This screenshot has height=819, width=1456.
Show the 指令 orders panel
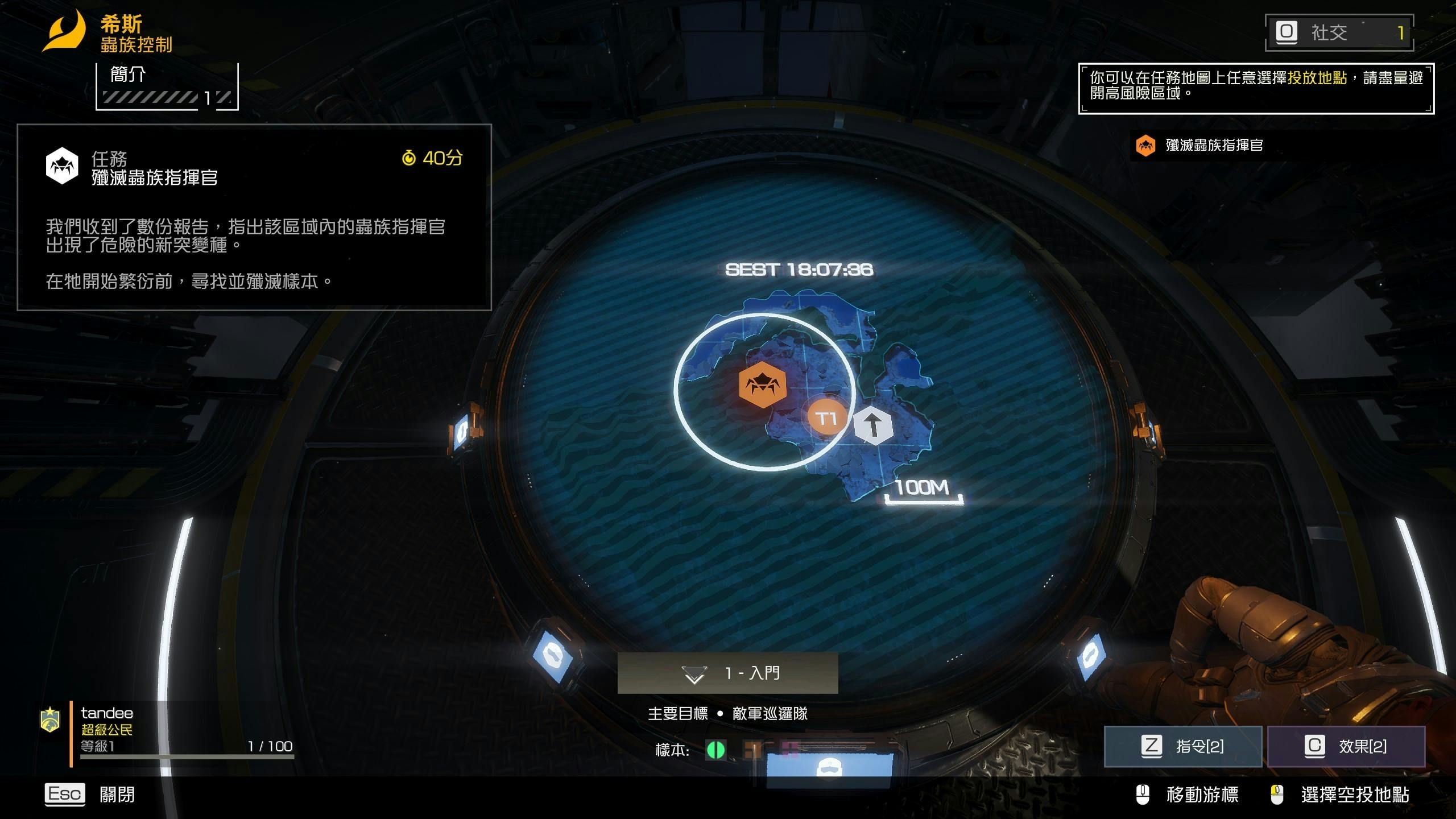[1182, 746]
